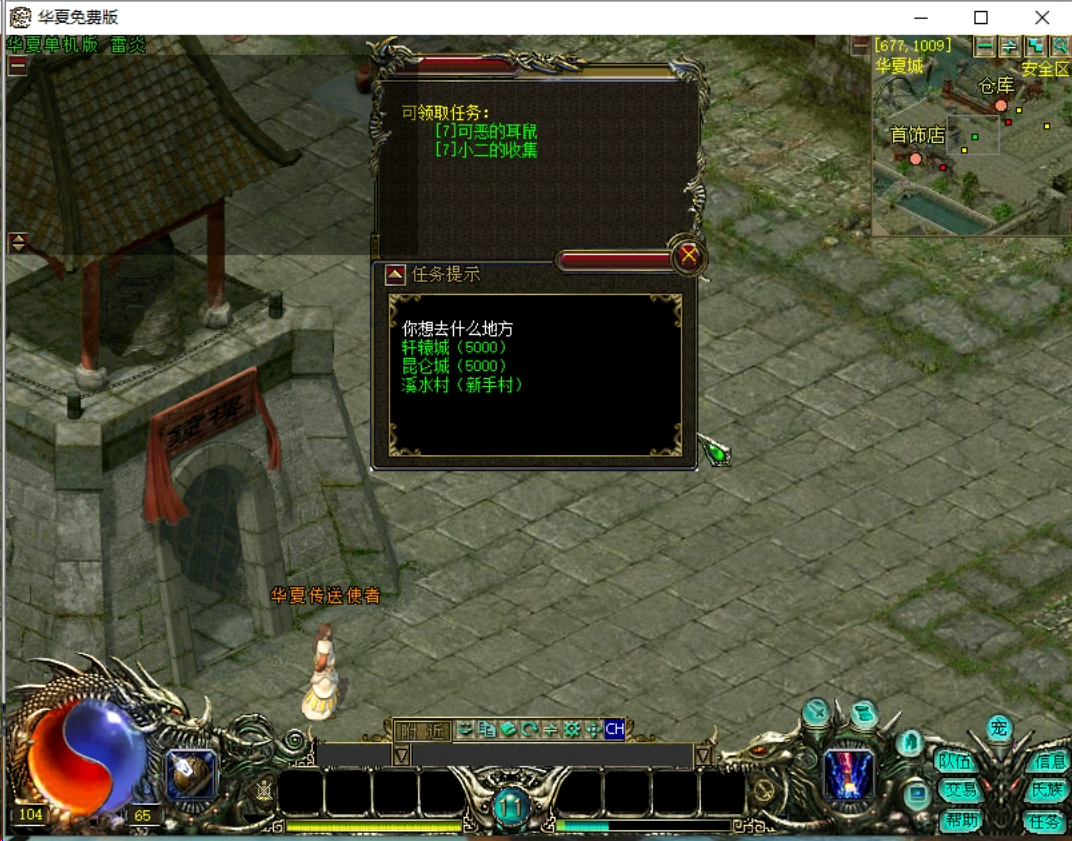1072x841 pixels.
Task: Open the 队伍 team panel
Action: (956, 761)
